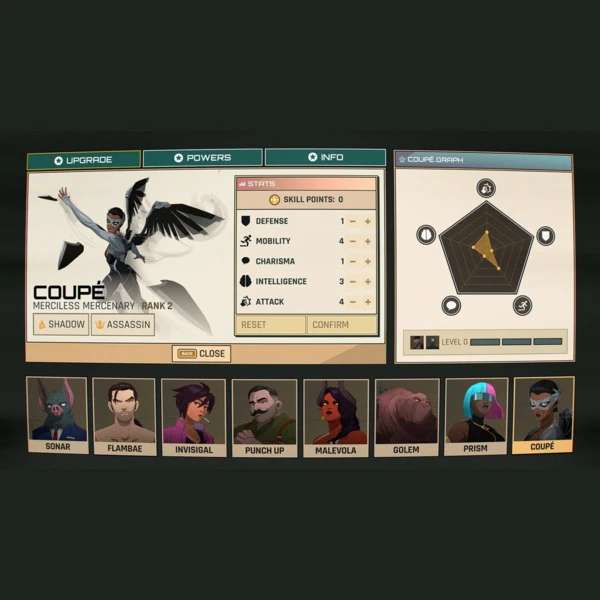Select the Upgrade tab

point(84,160)
